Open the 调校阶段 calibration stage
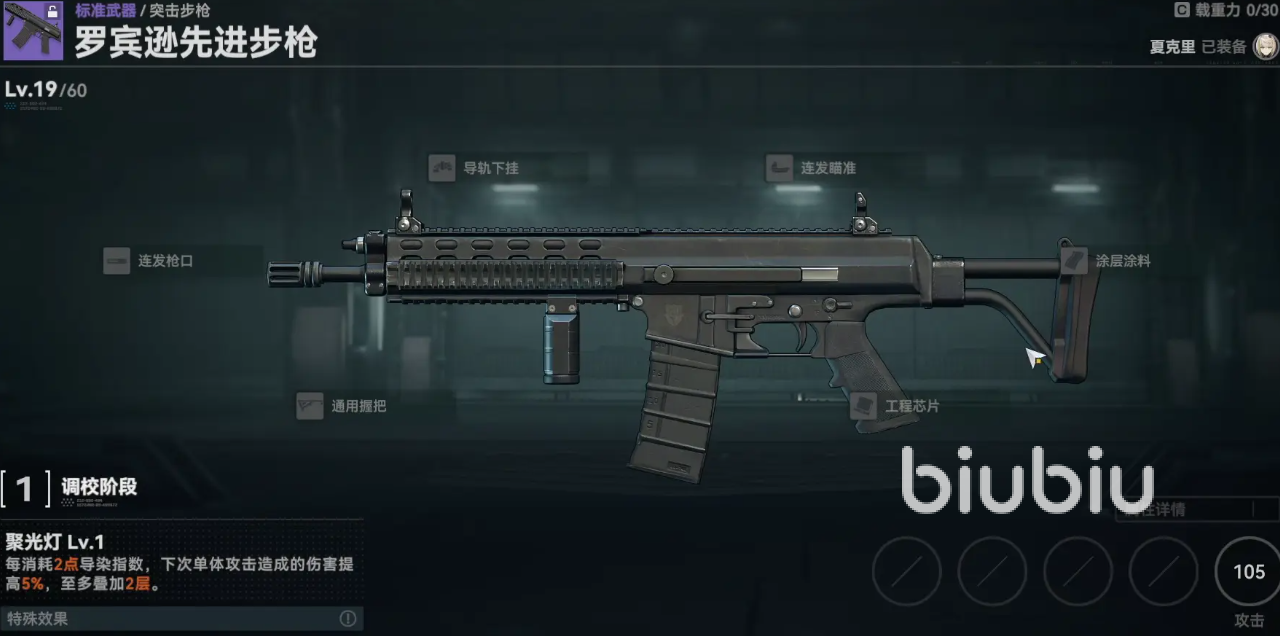The width and height of the screenshot is (1280, 636). click(x=70, y=488)
